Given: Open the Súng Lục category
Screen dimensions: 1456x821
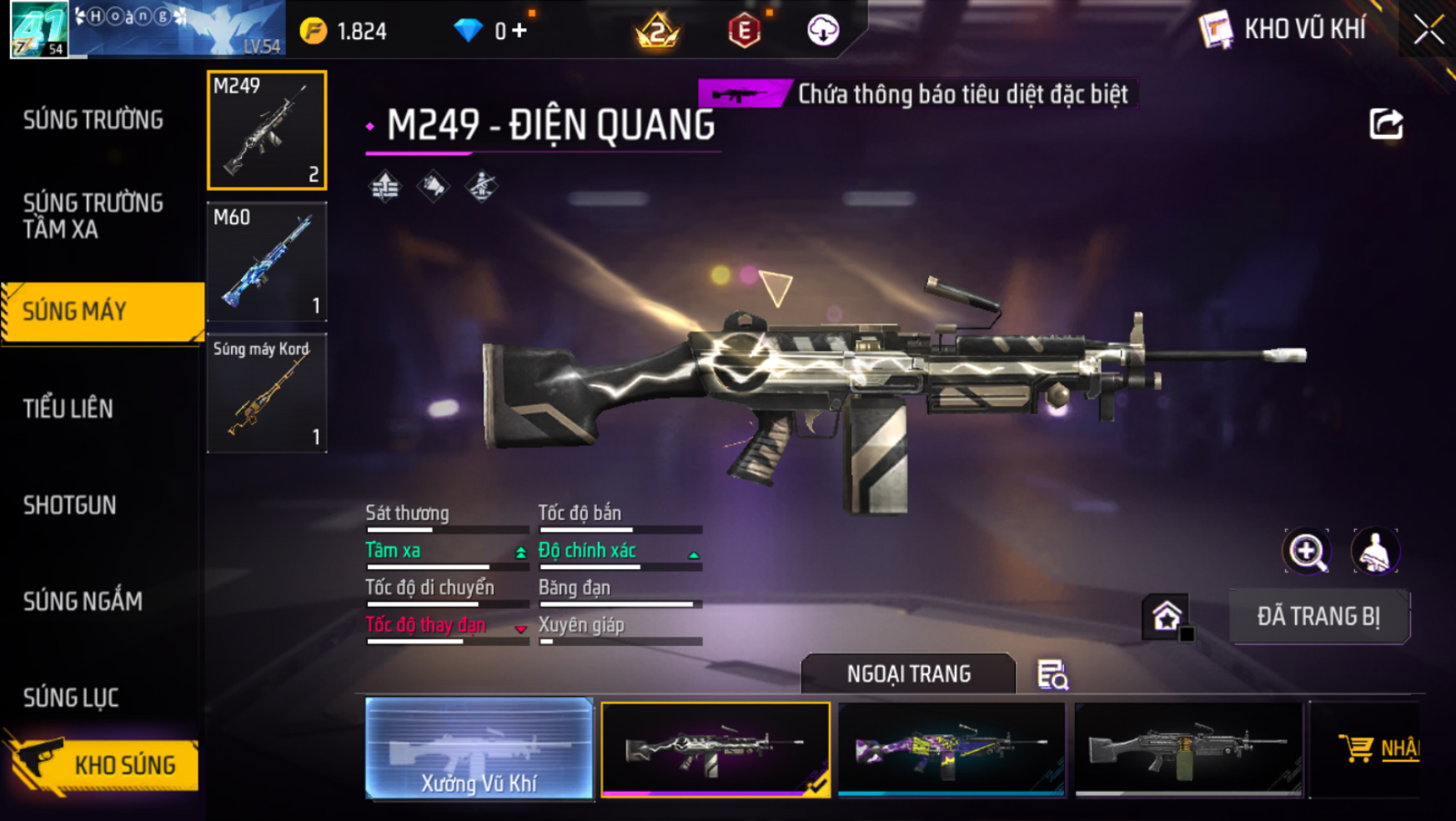Looking at the screenshot, I should 71,698.
